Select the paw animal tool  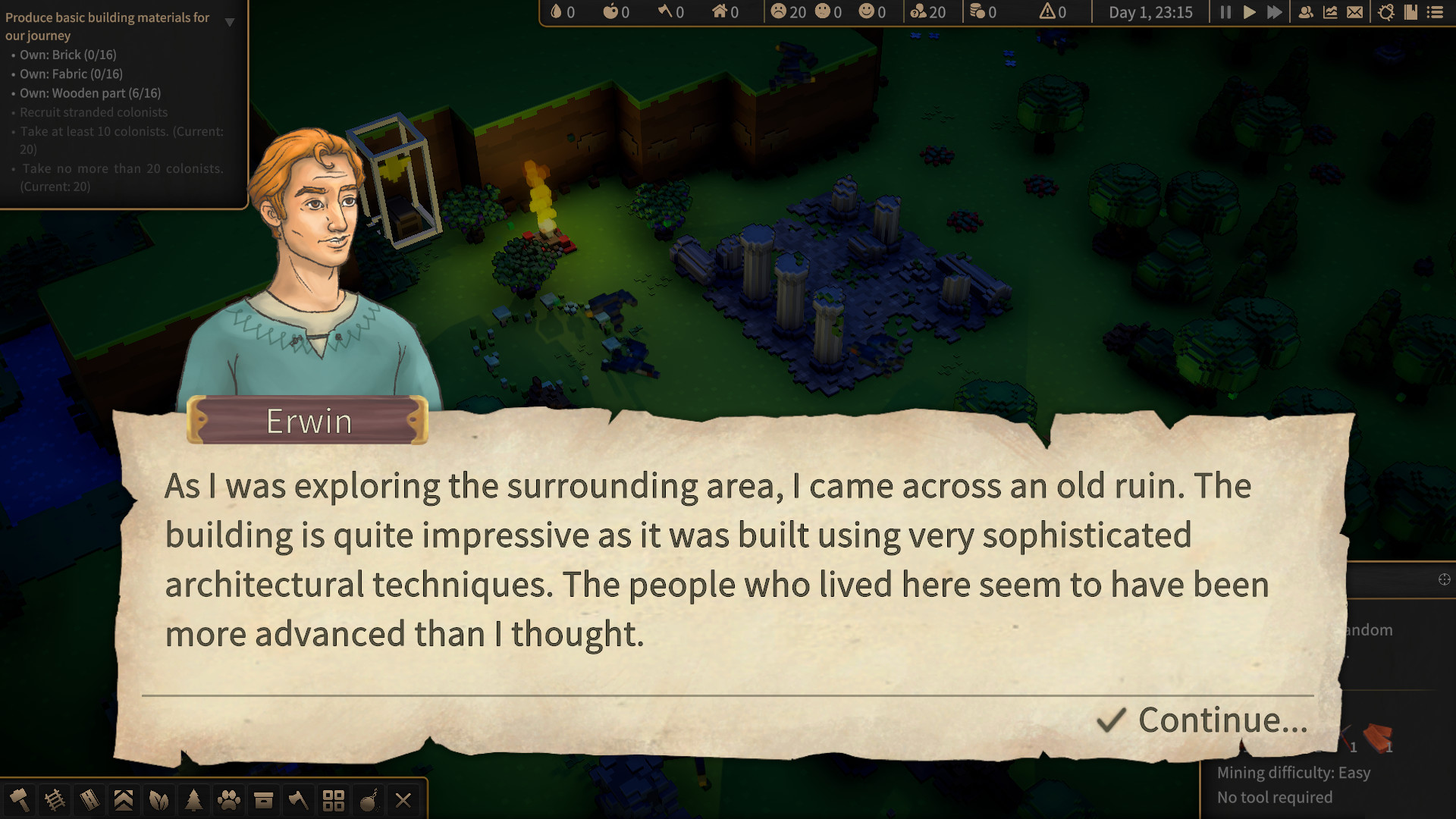229,800
